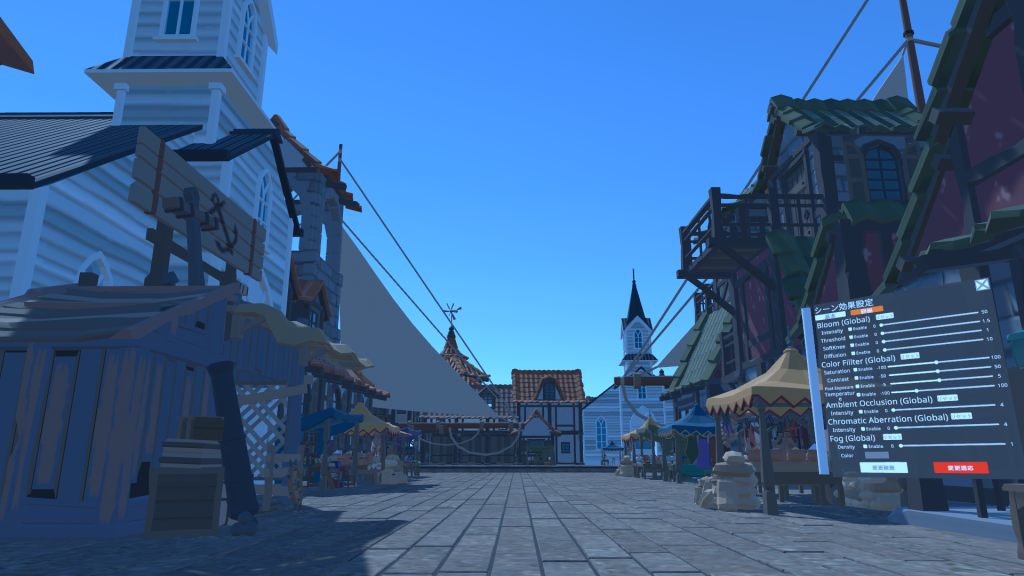The image size is (1024, 576).
Task: Reset the Bloom (Global) section
Action: 885,317
